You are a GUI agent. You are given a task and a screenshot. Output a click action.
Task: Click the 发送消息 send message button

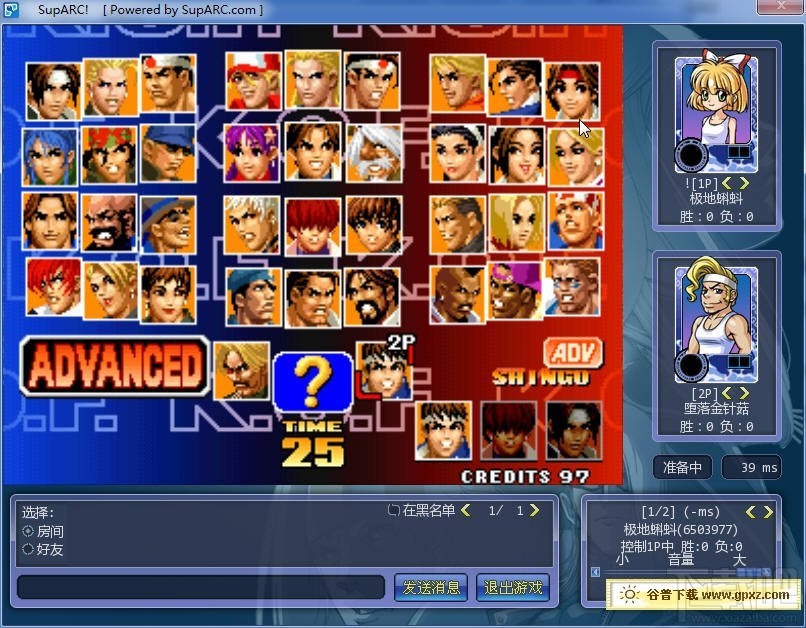click(431, 587)
